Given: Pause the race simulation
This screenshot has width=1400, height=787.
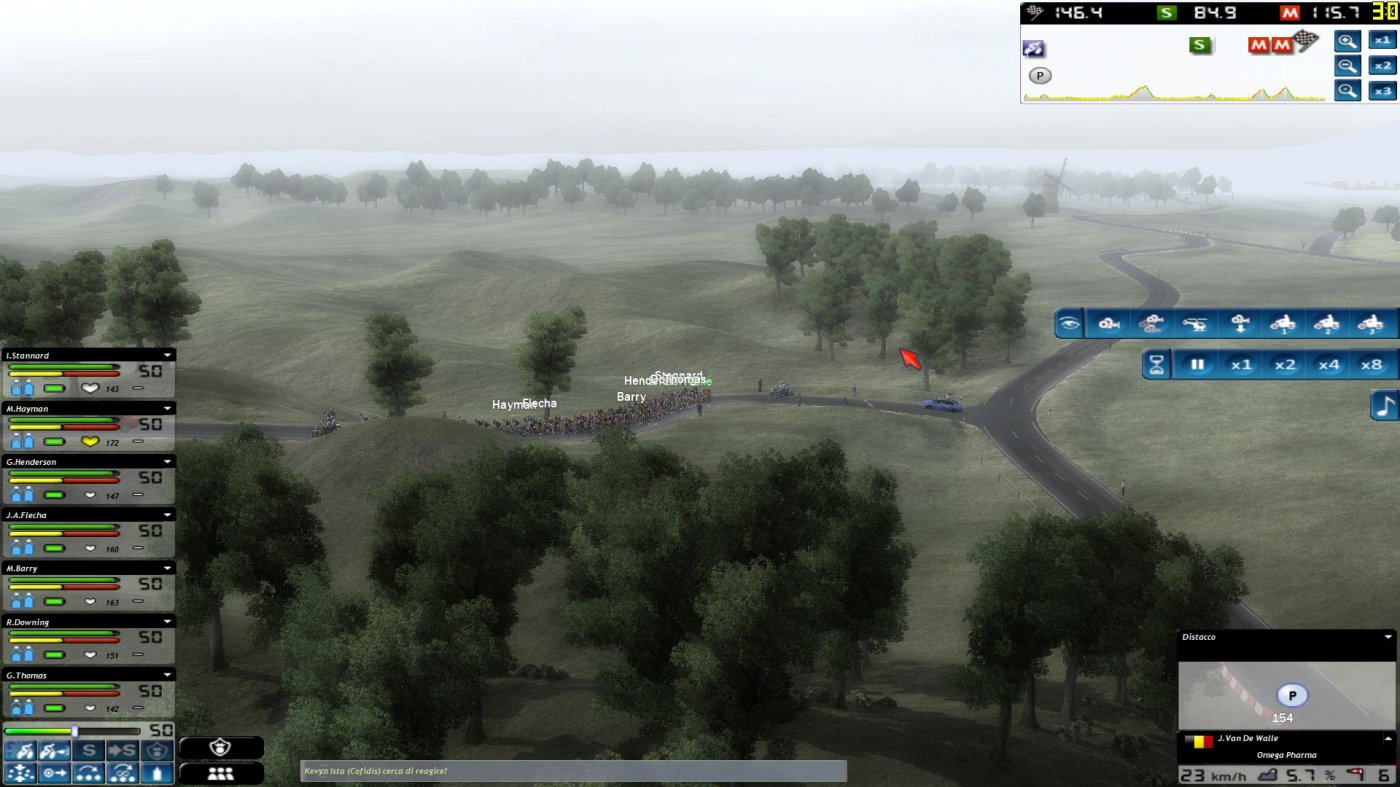Looking at the screenshot, I should point(1197,364).
